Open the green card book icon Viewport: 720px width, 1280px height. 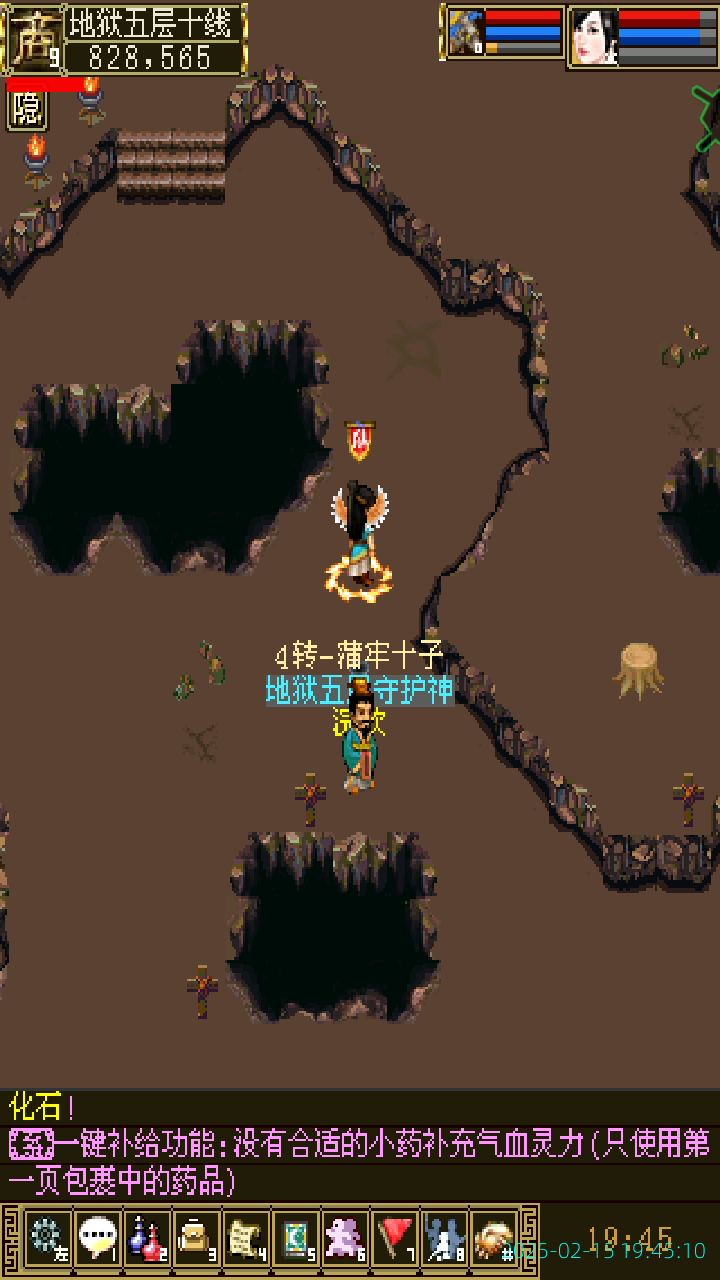(295, 1238)
